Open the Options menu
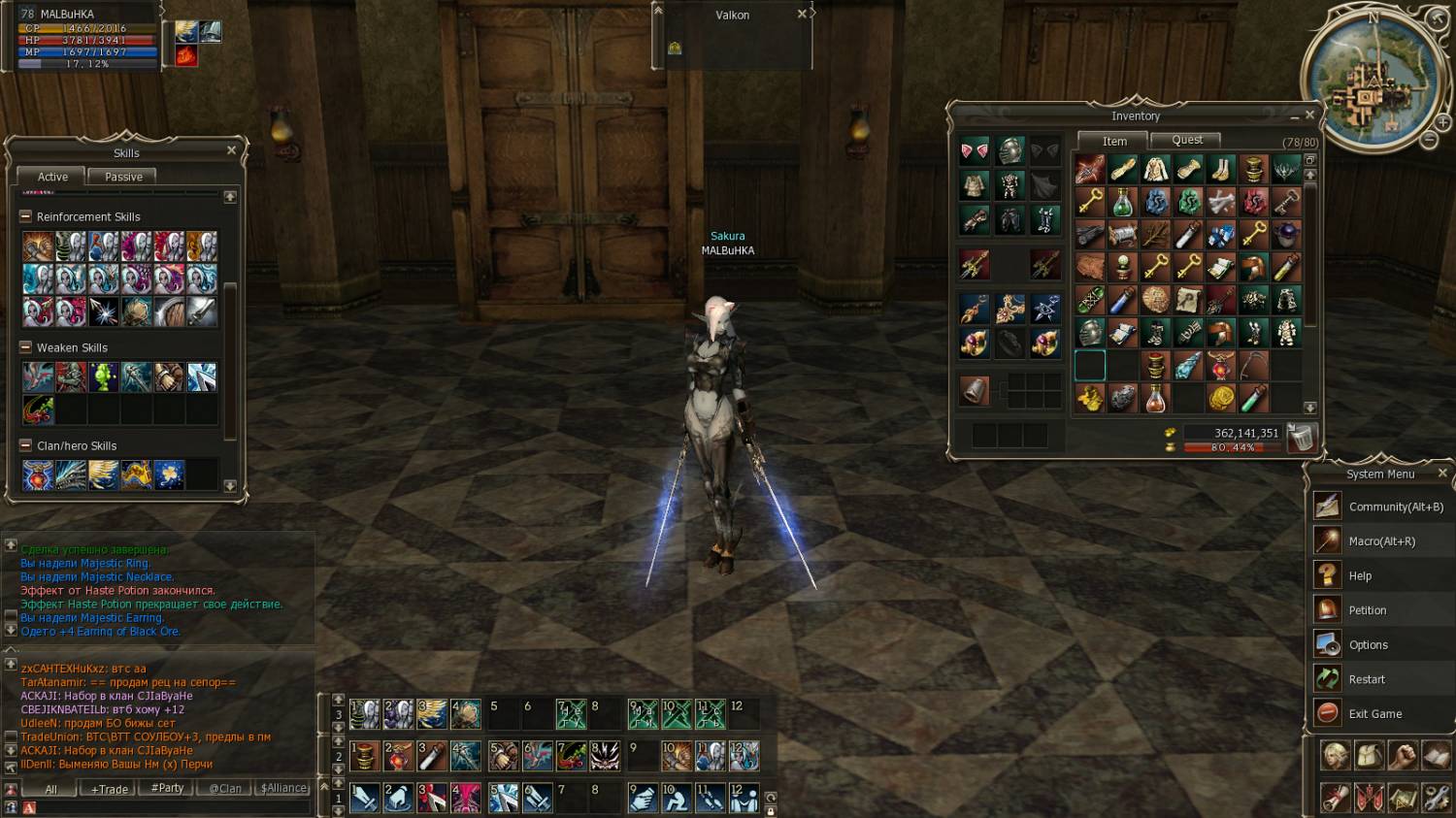The image size is (1456, 818). [x=1368, y=645]
